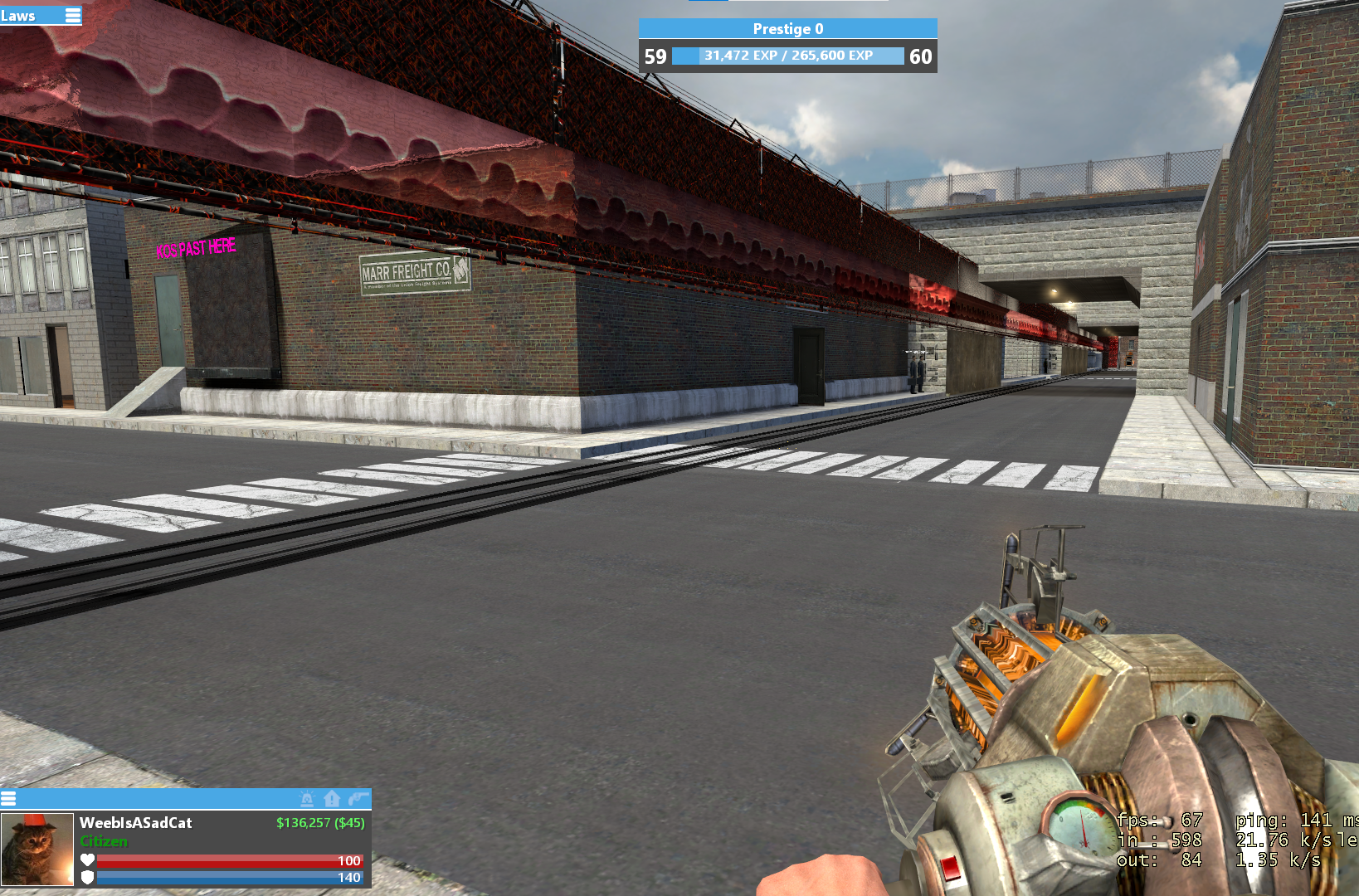Click the pistol gun license icon

click(x=357, y=798)
